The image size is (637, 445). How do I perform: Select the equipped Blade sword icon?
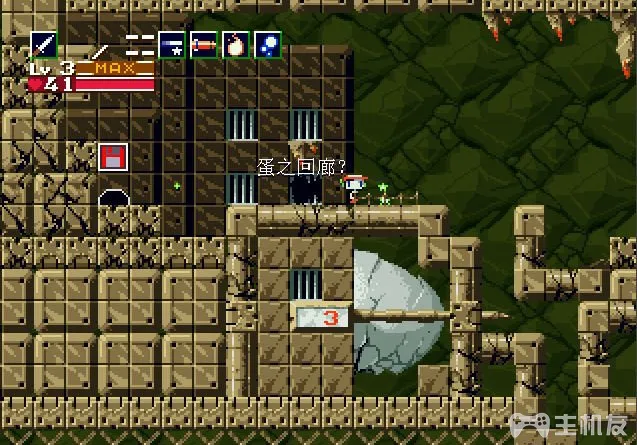tap(44, 45)
